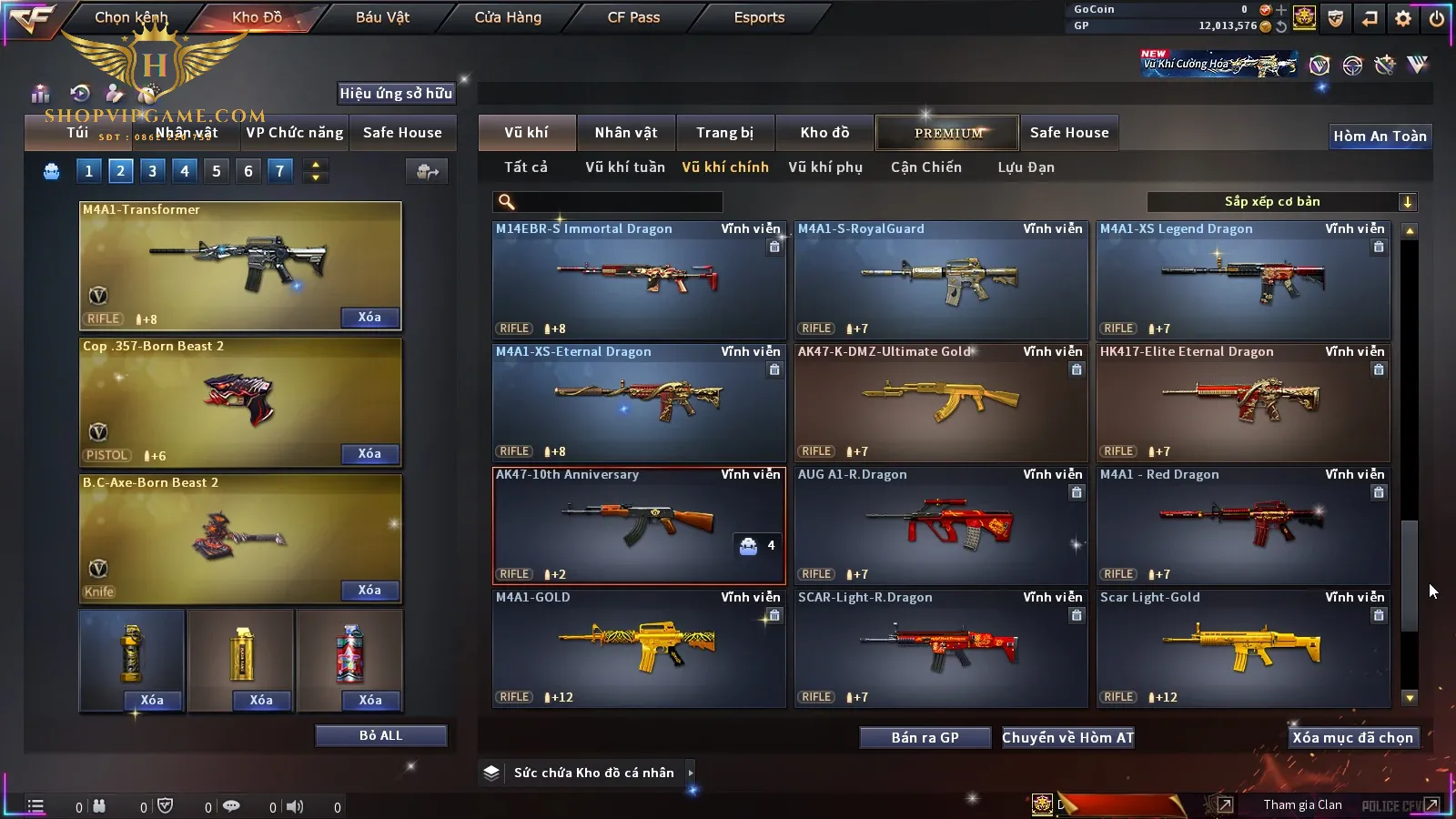Select the AK47-K-DMZ-Ultimate Gold rifle

(941, 402)
